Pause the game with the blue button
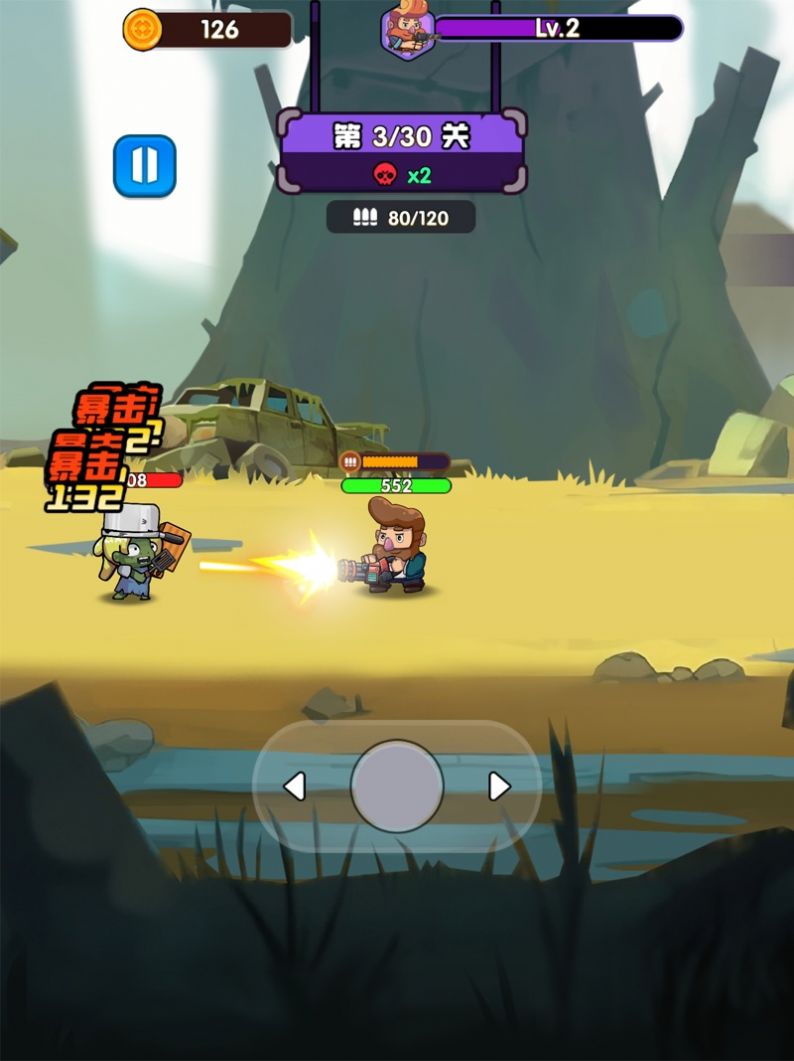This screenshot has width=794, height=1061. click(x=145, y=166)
